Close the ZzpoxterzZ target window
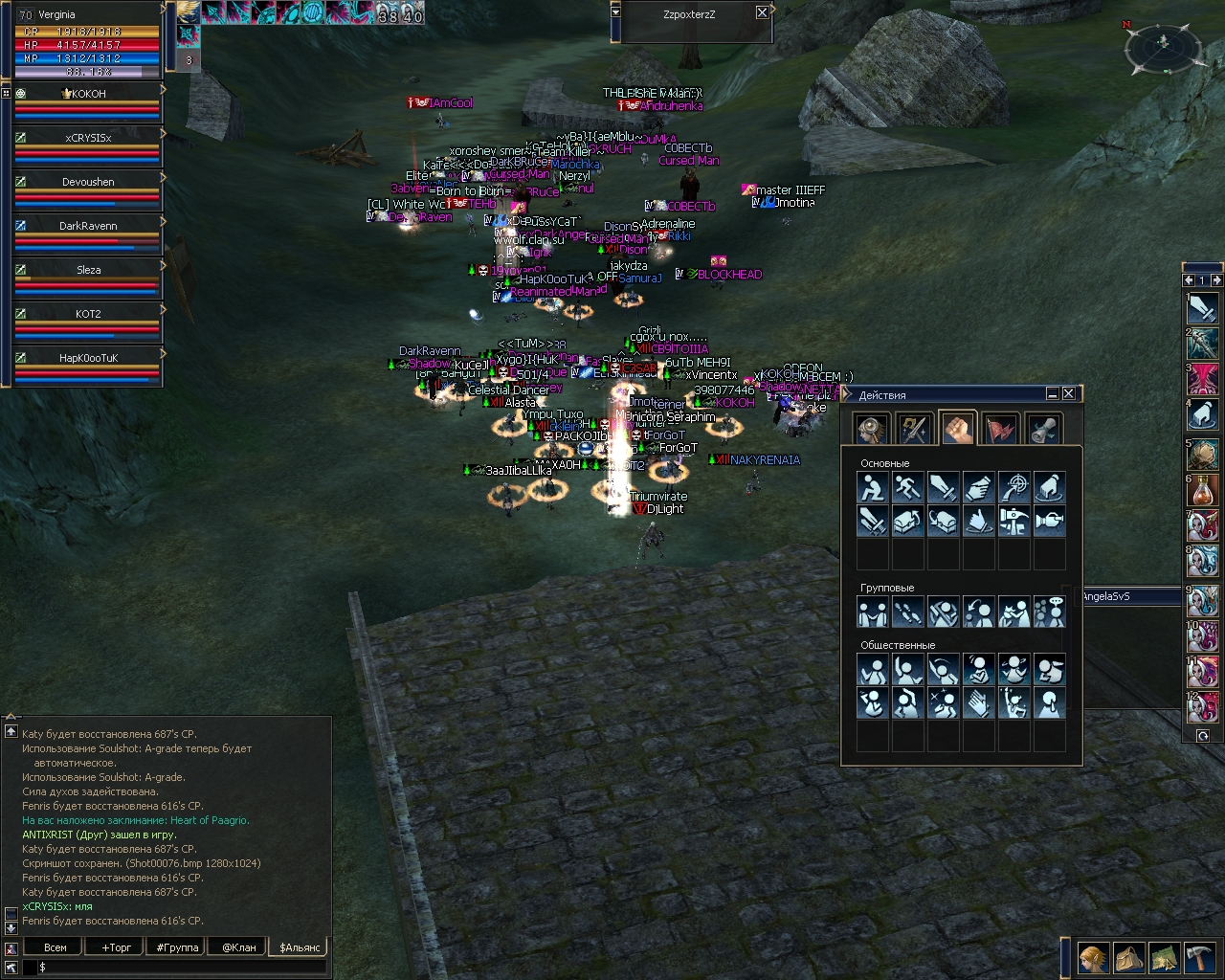Screen dimensions: 1225x980 (x=762, y=12)
